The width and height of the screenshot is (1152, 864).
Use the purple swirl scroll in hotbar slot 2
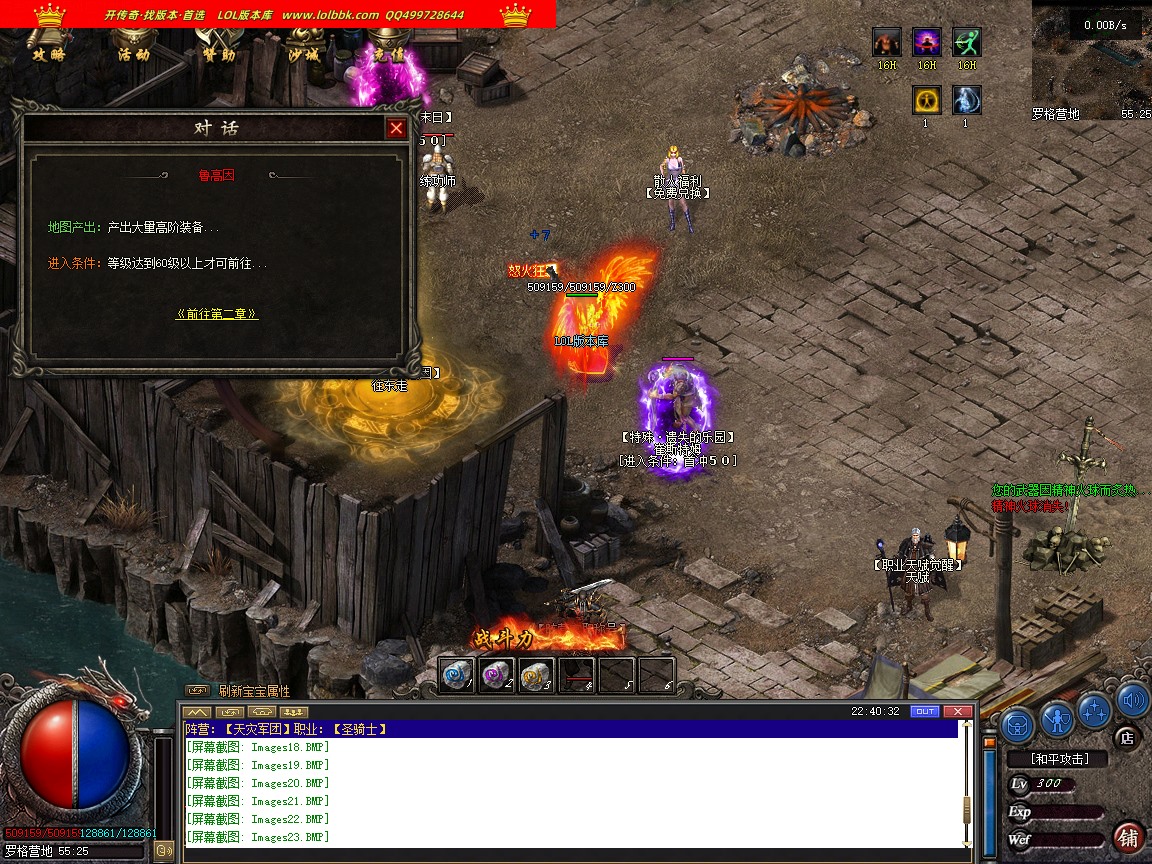coord(496,675)
